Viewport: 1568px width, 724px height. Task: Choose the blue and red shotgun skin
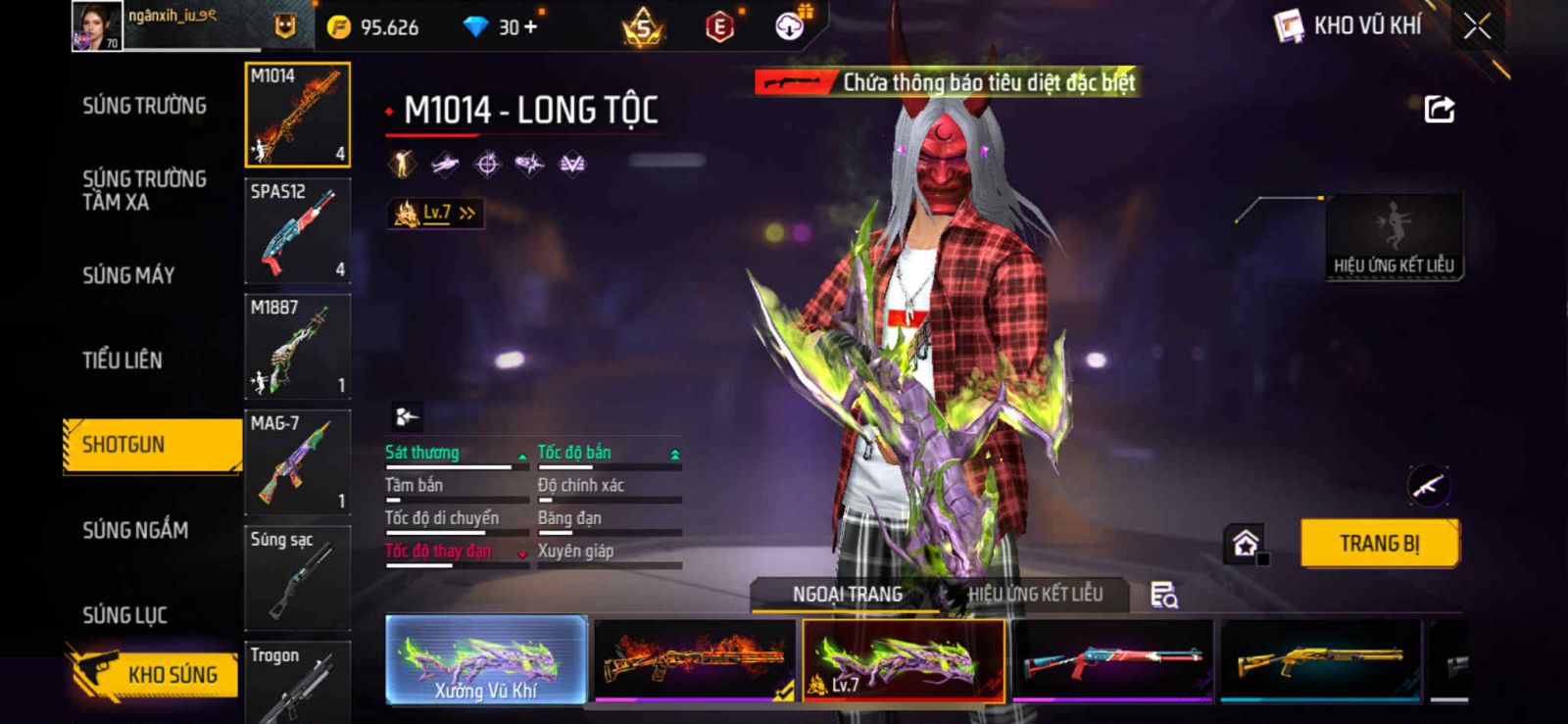(x=1112, y=660)
